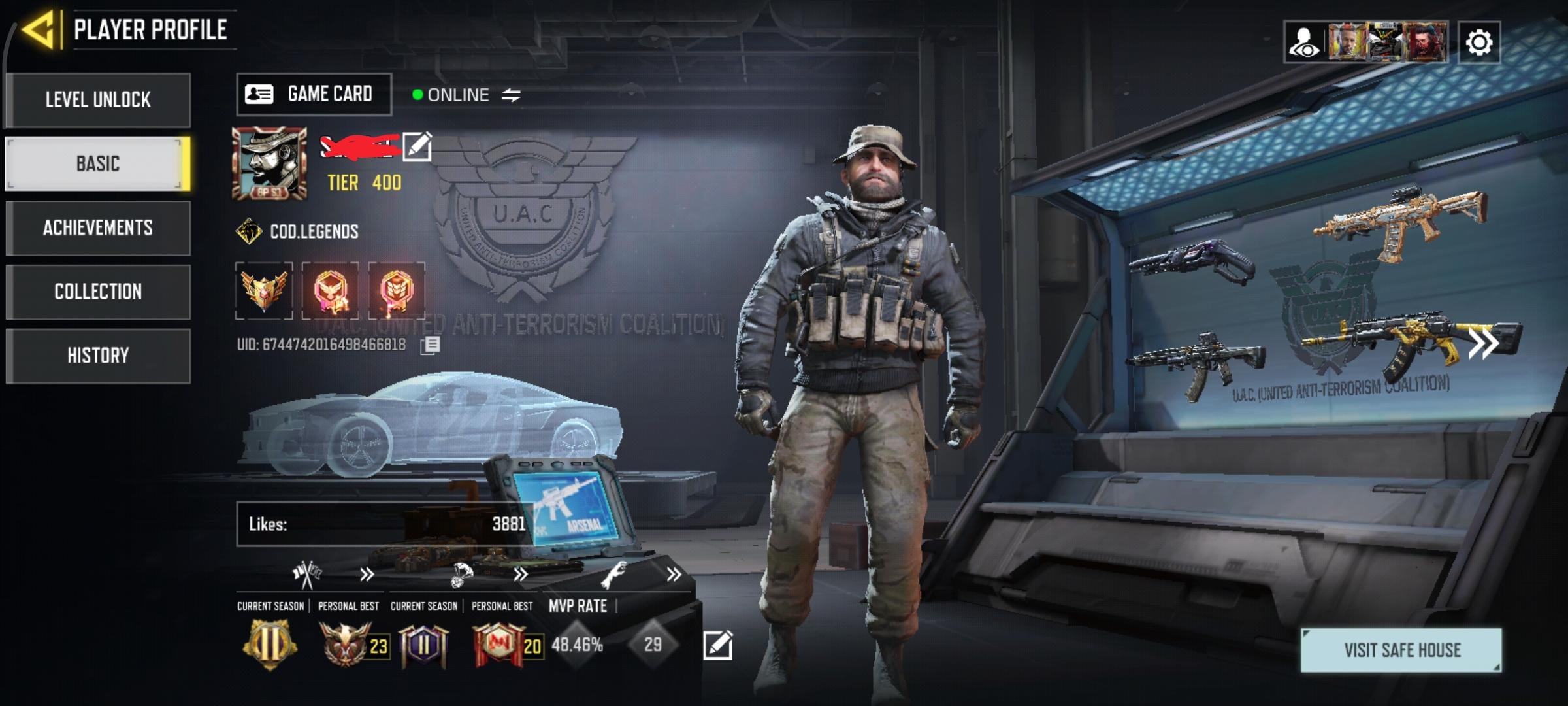Go back using the yellow arrow
The height and width of the screenshot is (706, 1568).
[38, 30]
